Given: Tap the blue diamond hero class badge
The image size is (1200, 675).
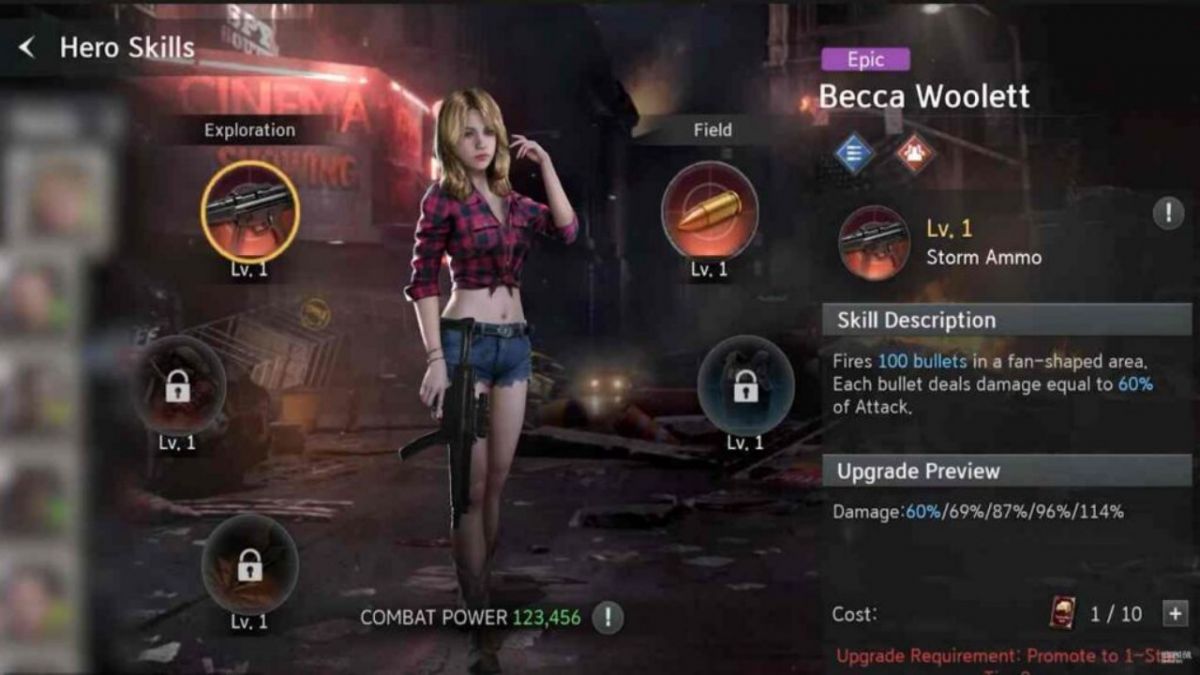Looking at the screenshot, I should [x=854, y=153].
